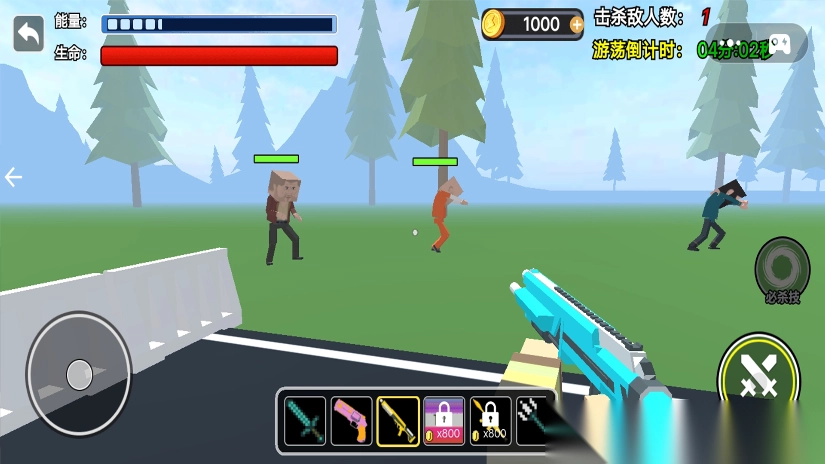
Task: Equip the pink revolver pistol
Action: [x=351, y=421]
